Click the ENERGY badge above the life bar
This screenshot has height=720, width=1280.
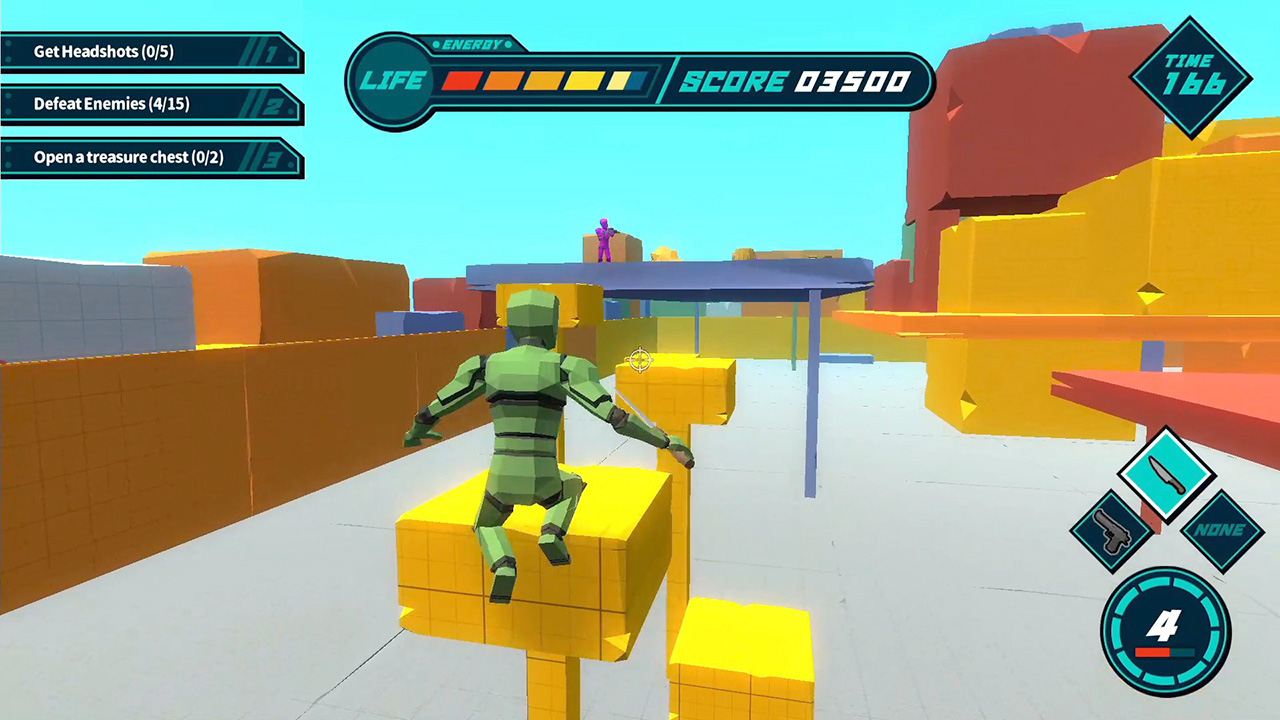click(470, 44)
